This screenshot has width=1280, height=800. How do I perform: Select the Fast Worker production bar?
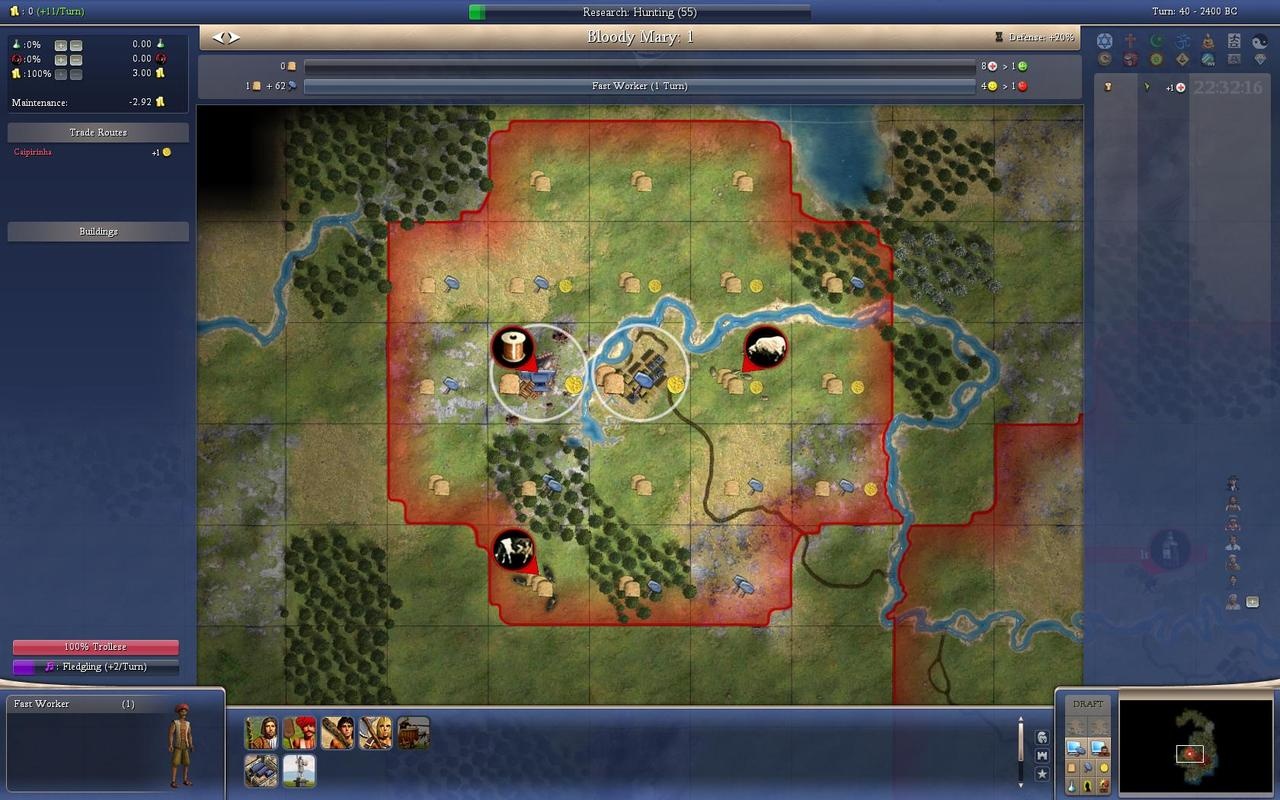click(639, 86)
